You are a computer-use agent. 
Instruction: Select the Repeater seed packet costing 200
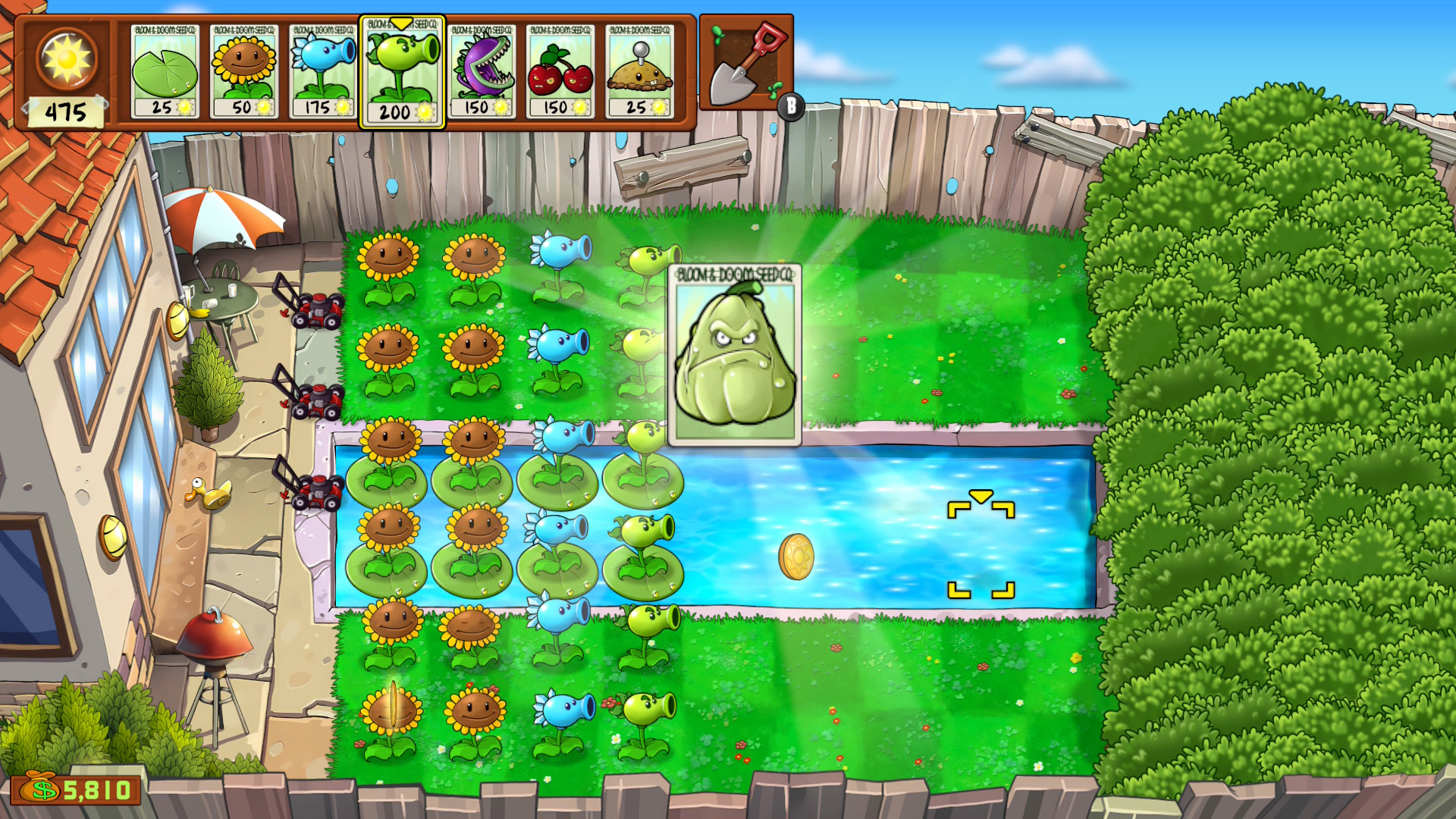(x=401, y=72)
